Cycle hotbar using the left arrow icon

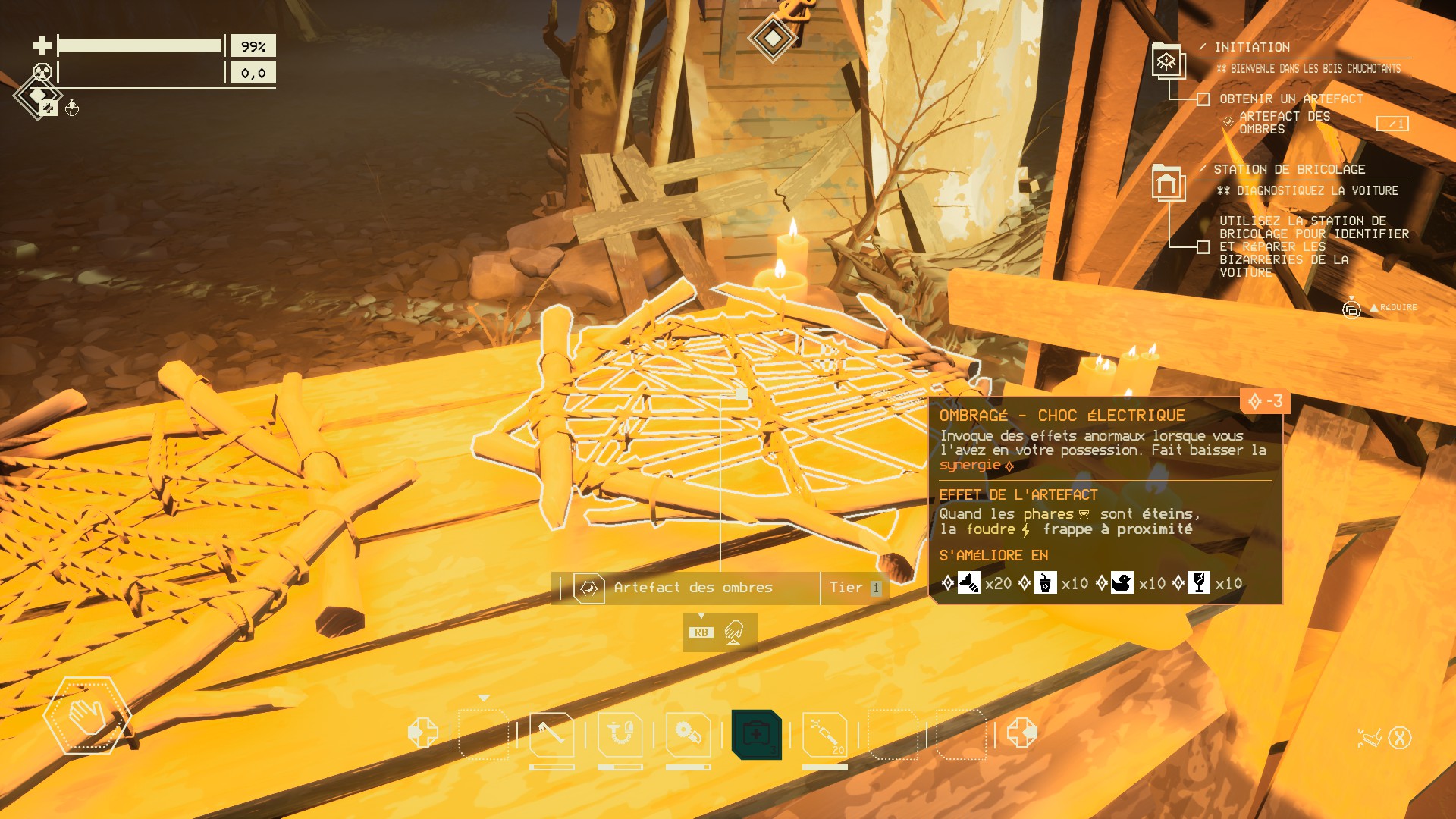pos(422,733)
